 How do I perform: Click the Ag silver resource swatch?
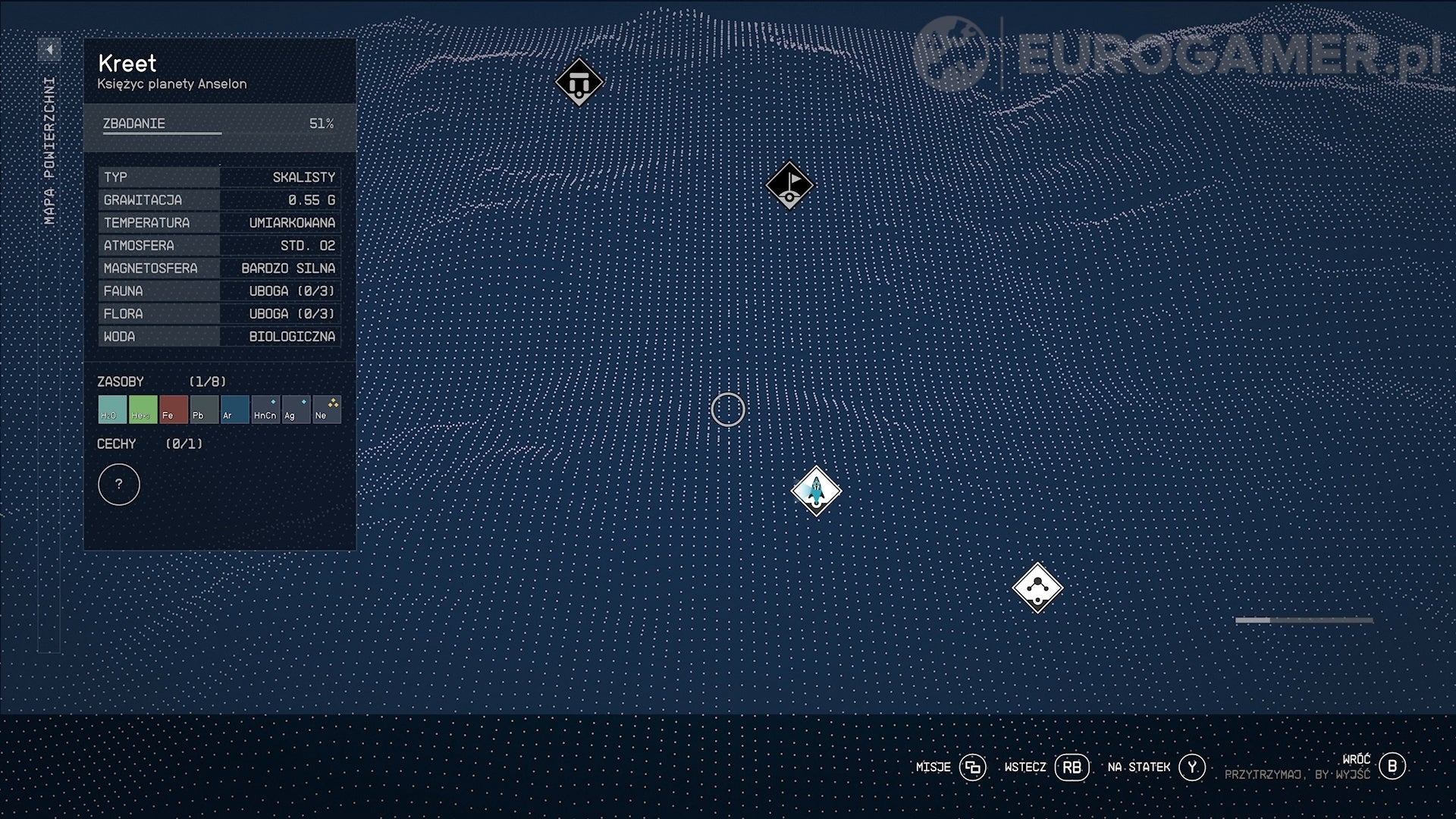(295, 409)
